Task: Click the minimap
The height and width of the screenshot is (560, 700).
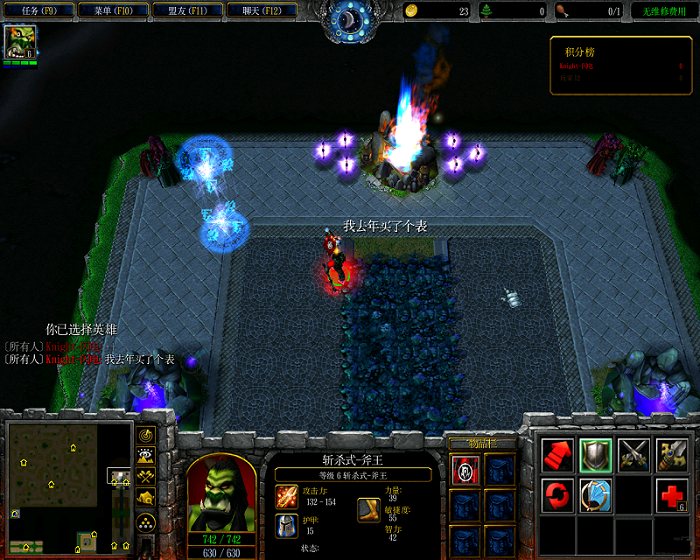Action: [70, 487]
